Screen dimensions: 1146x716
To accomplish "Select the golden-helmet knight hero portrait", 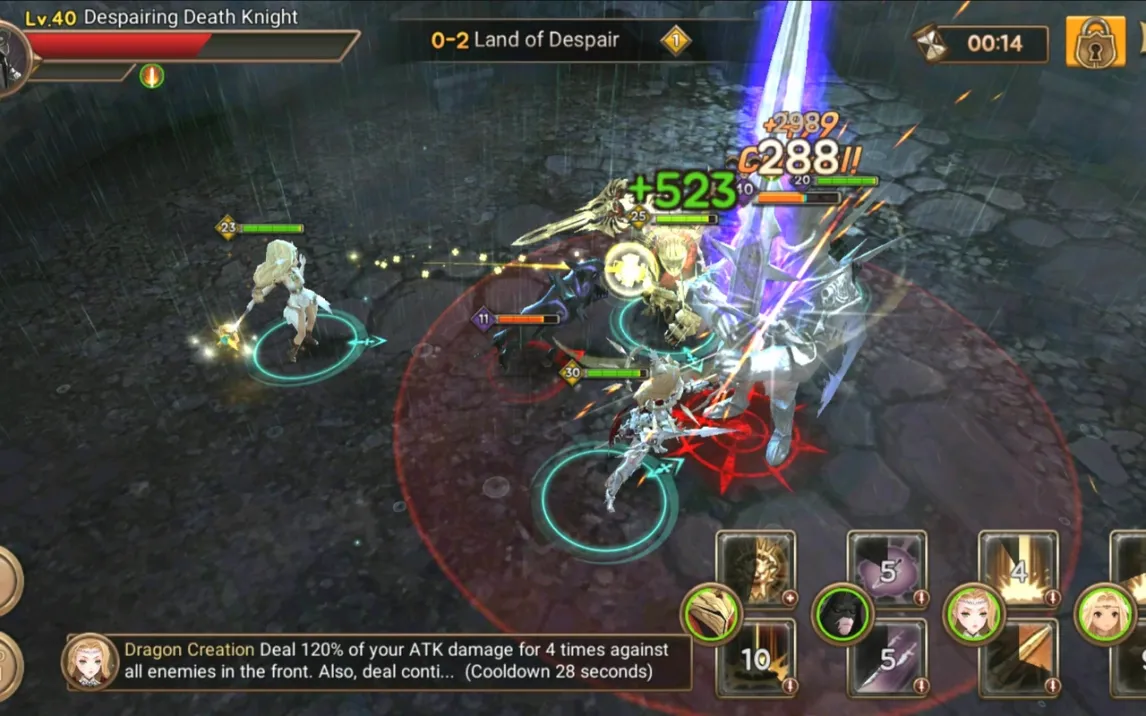I will tap(712, 612).
